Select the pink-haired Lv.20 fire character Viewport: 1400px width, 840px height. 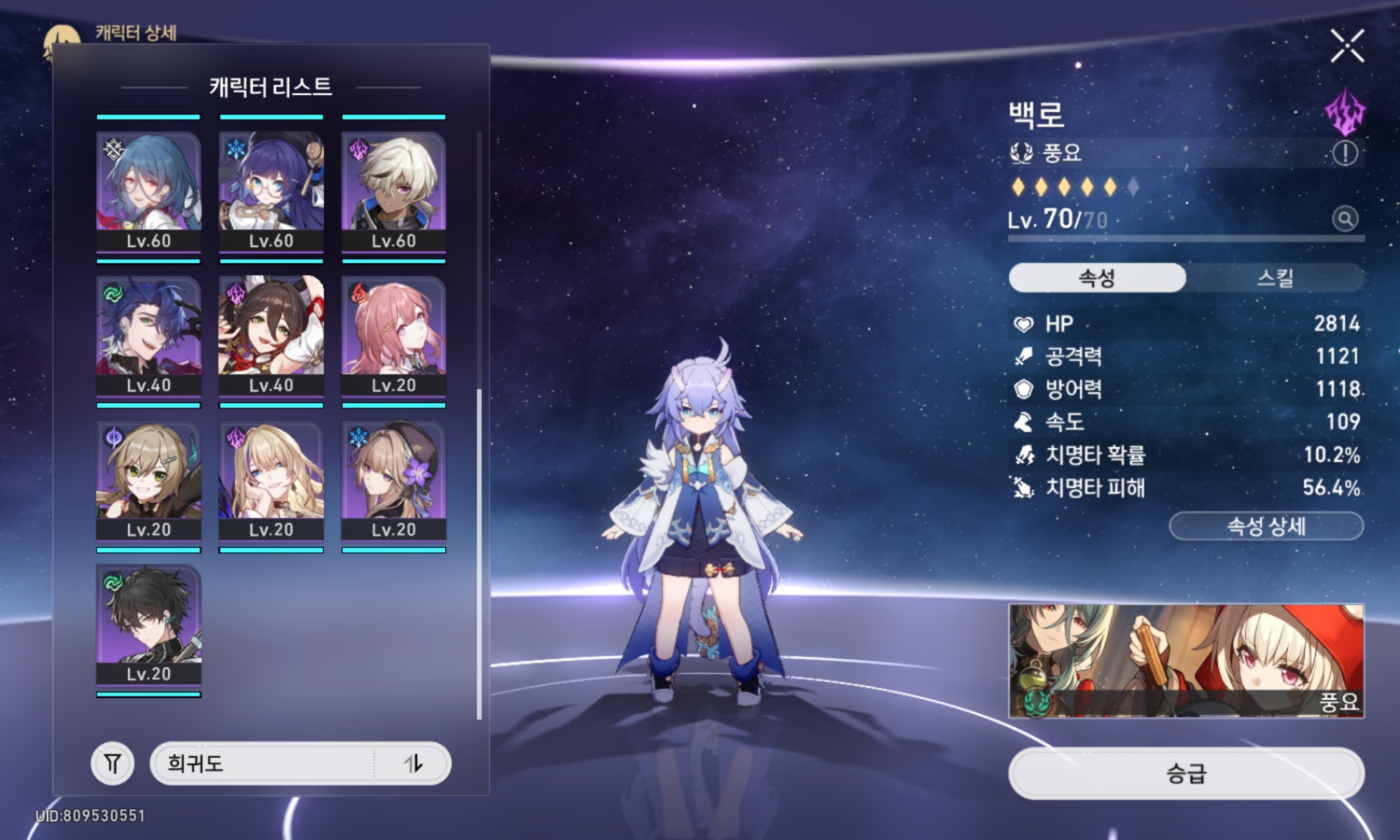point(393,335)
